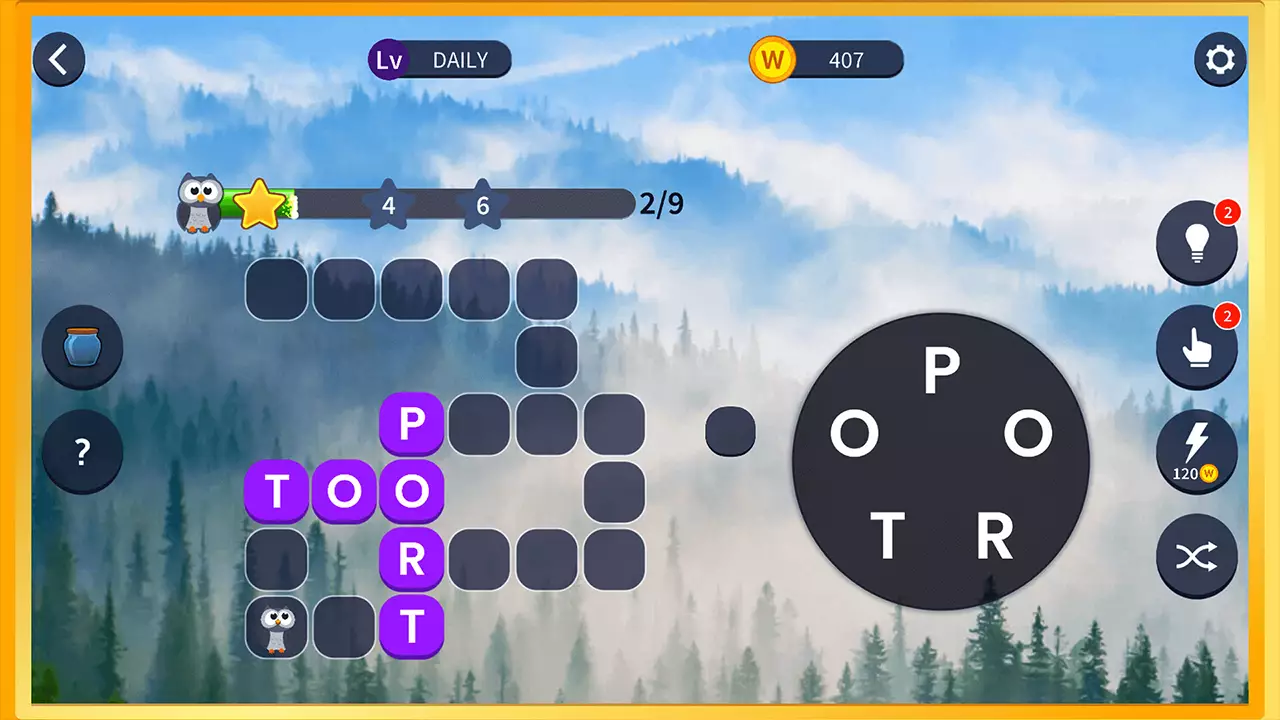
Task: Open the hint lightbulb with 2 charges
Action: [x=1197, y=243]
